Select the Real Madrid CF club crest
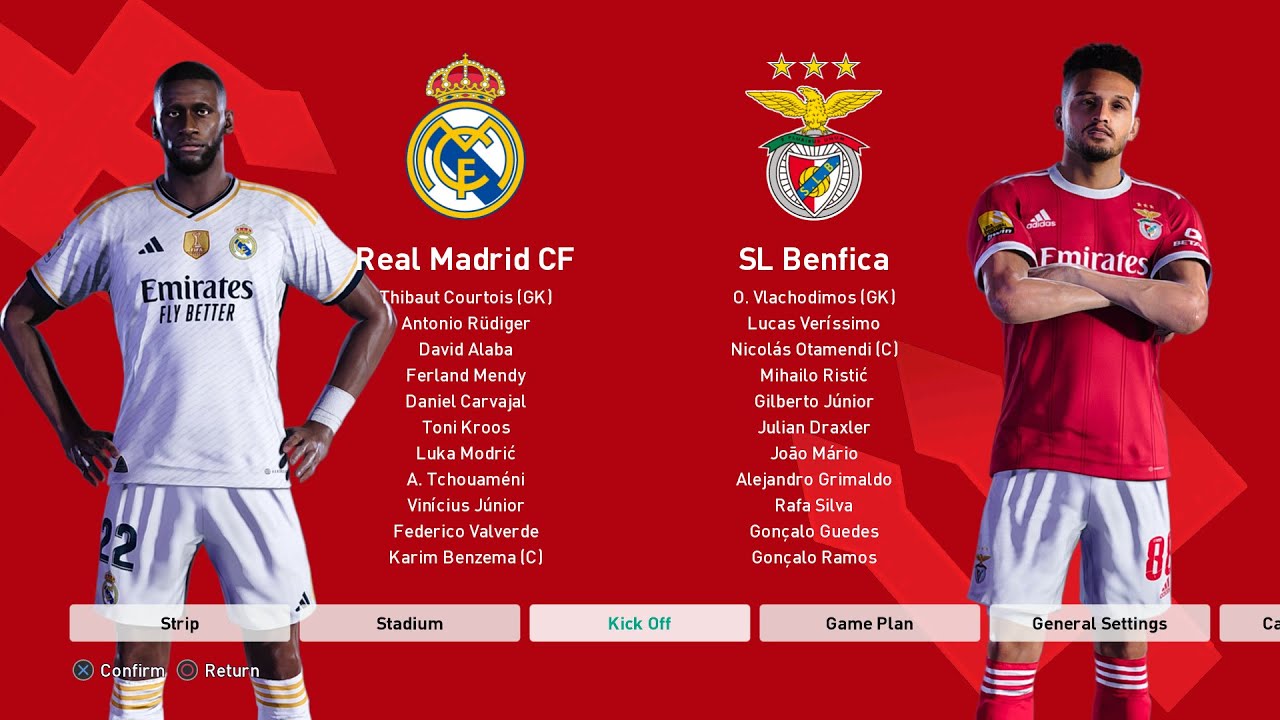The image size is (1280, 720). pos(465,153)
